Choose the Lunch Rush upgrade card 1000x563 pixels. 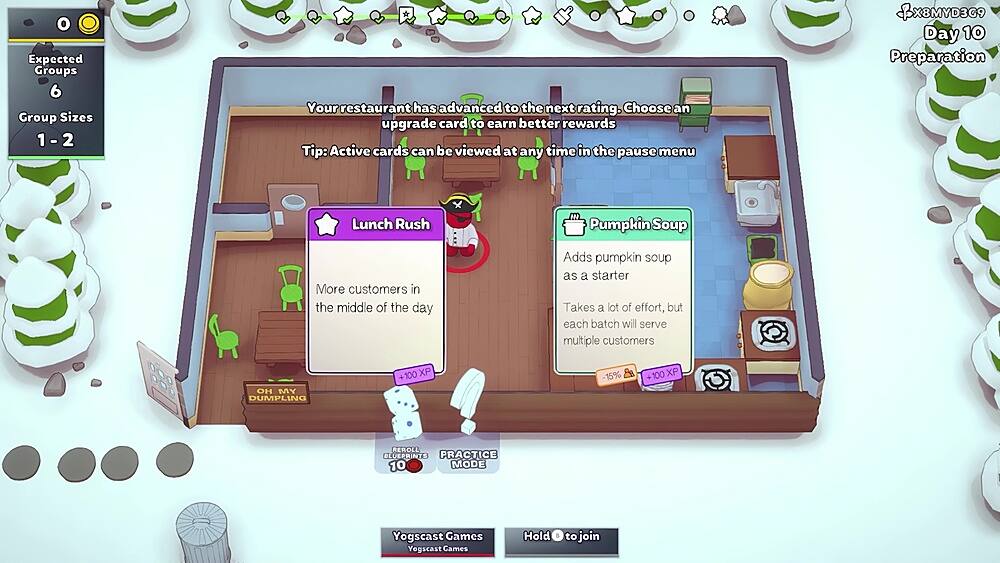375,291
